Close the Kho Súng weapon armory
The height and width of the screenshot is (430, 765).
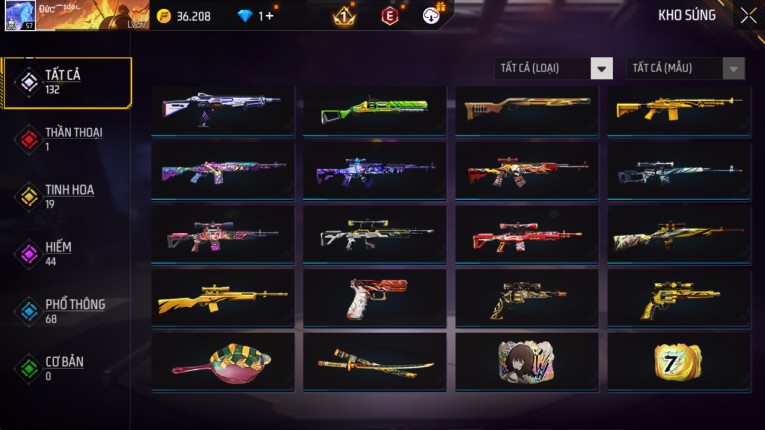point(748,16)
